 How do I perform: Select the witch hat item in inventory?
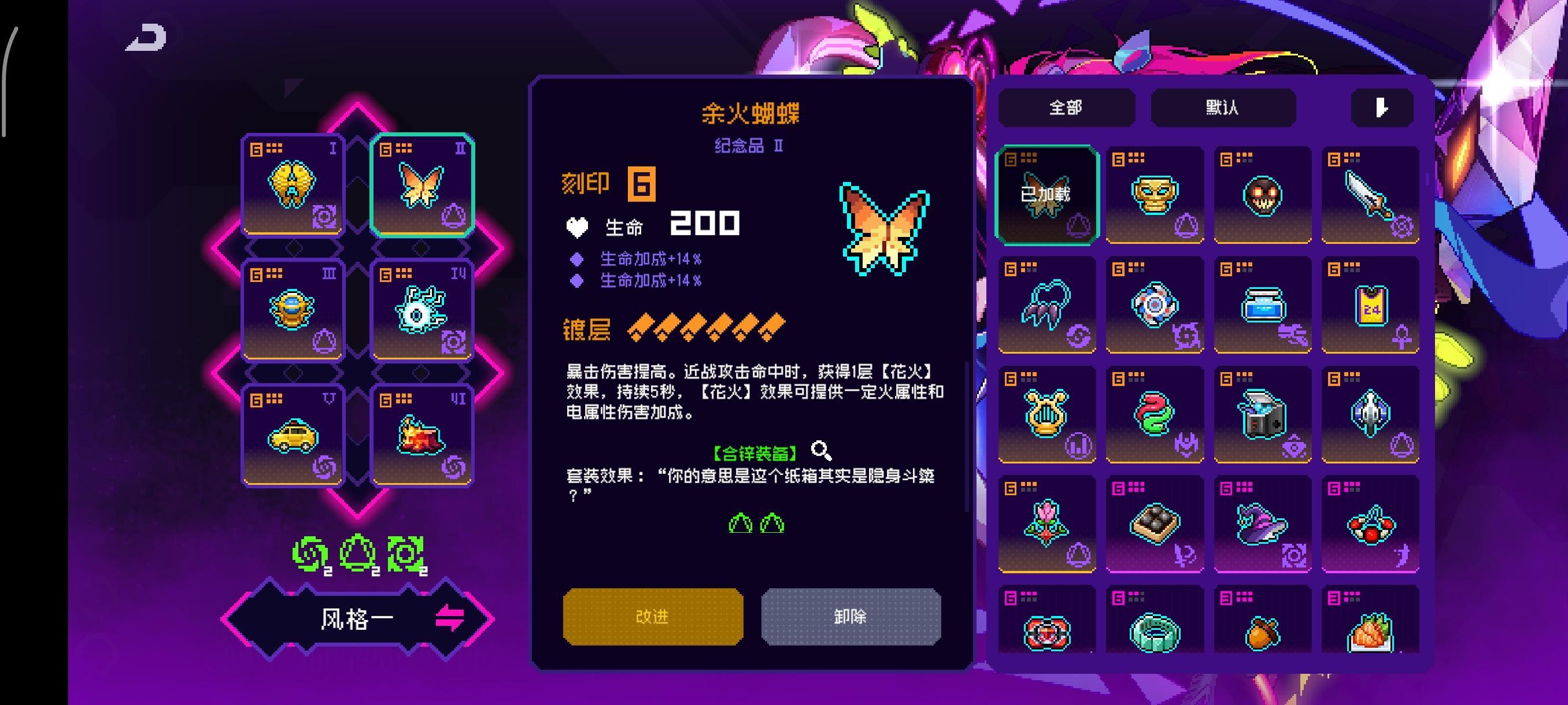tap(1262, 523)
